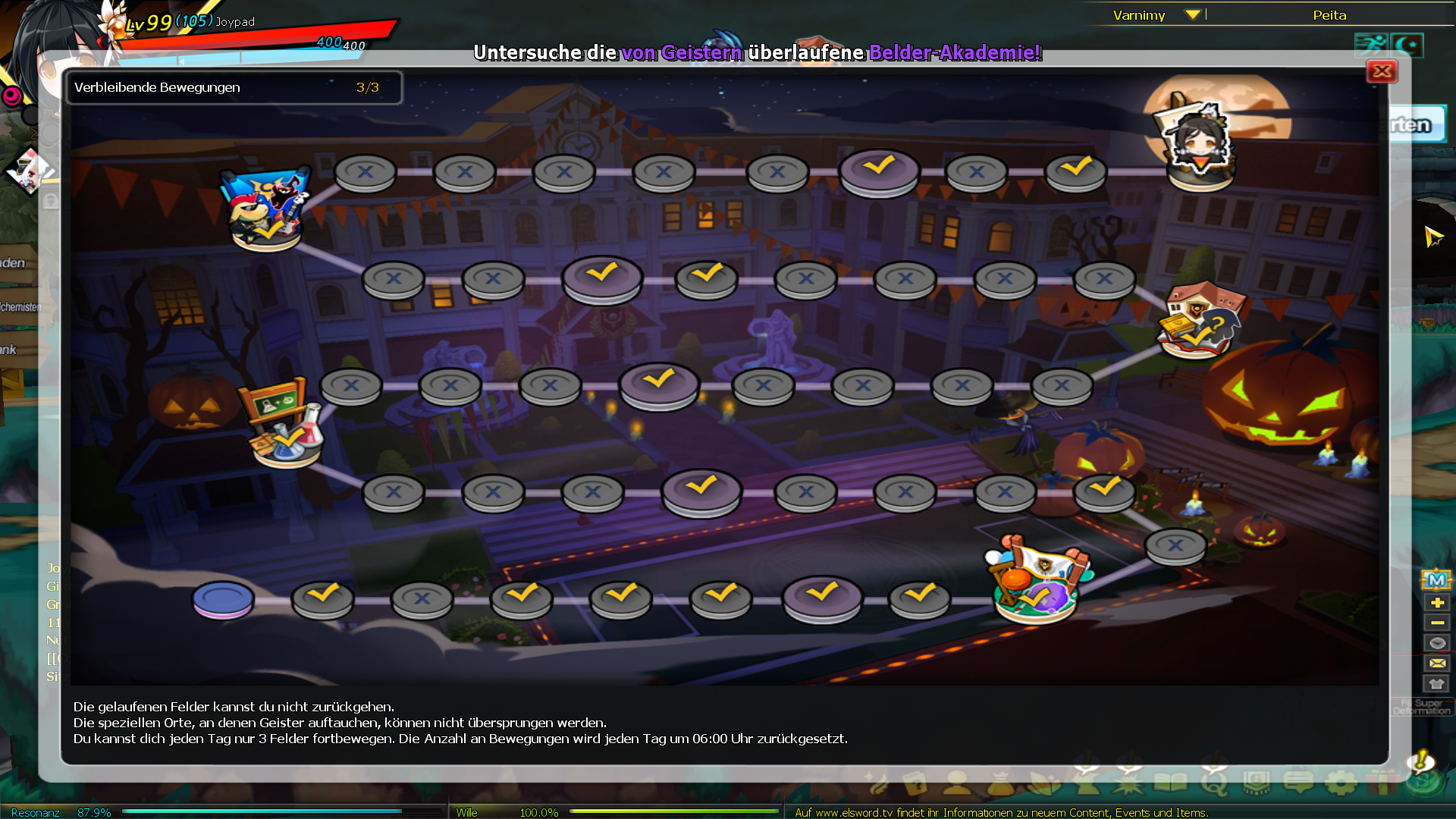The width and height of the screenshot is (1456, 819).
Task: Select the blue start tile on the board
Action: 223,599
